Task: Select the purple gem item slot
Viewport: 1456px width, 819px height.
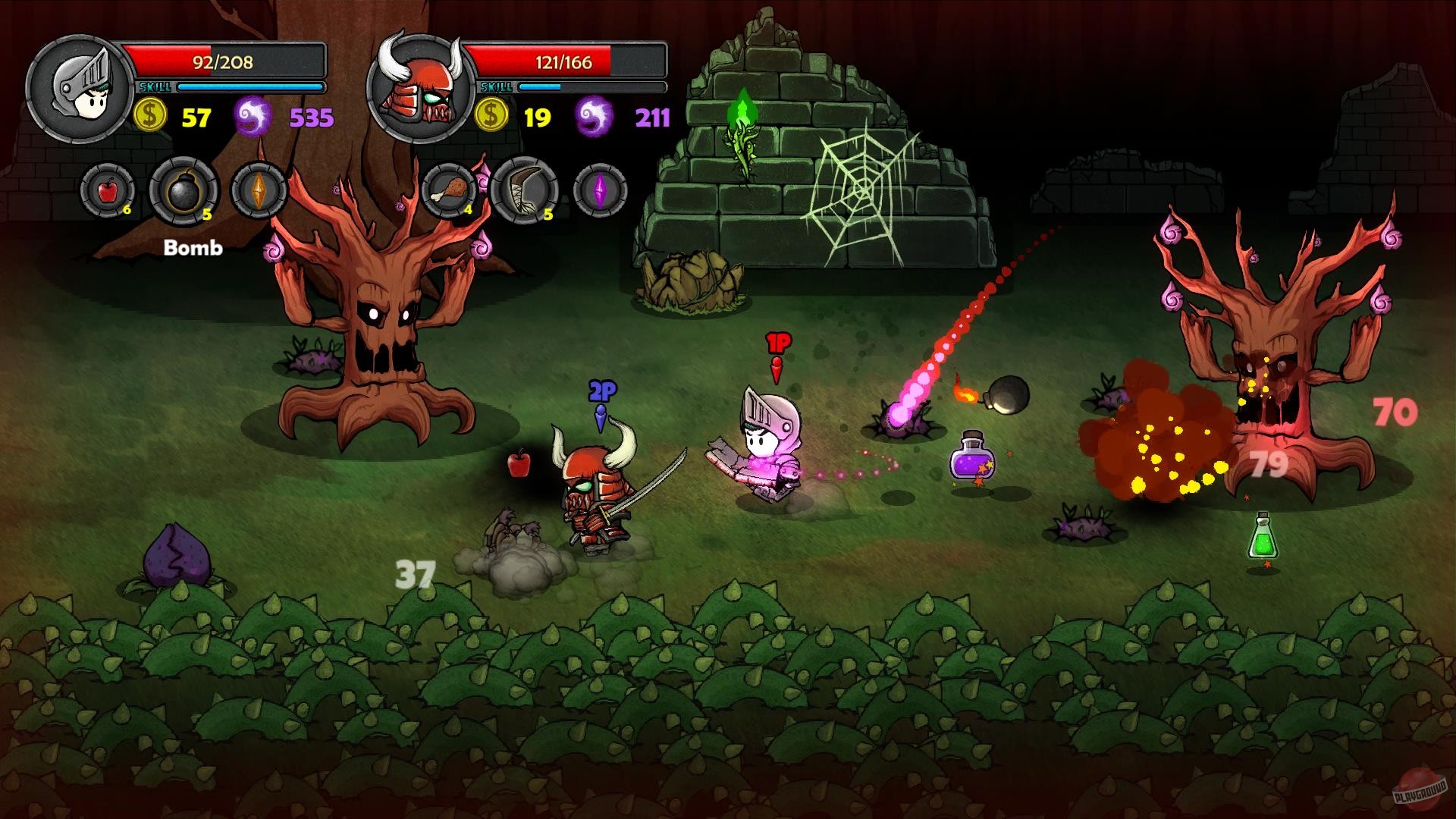Action: 600,190
